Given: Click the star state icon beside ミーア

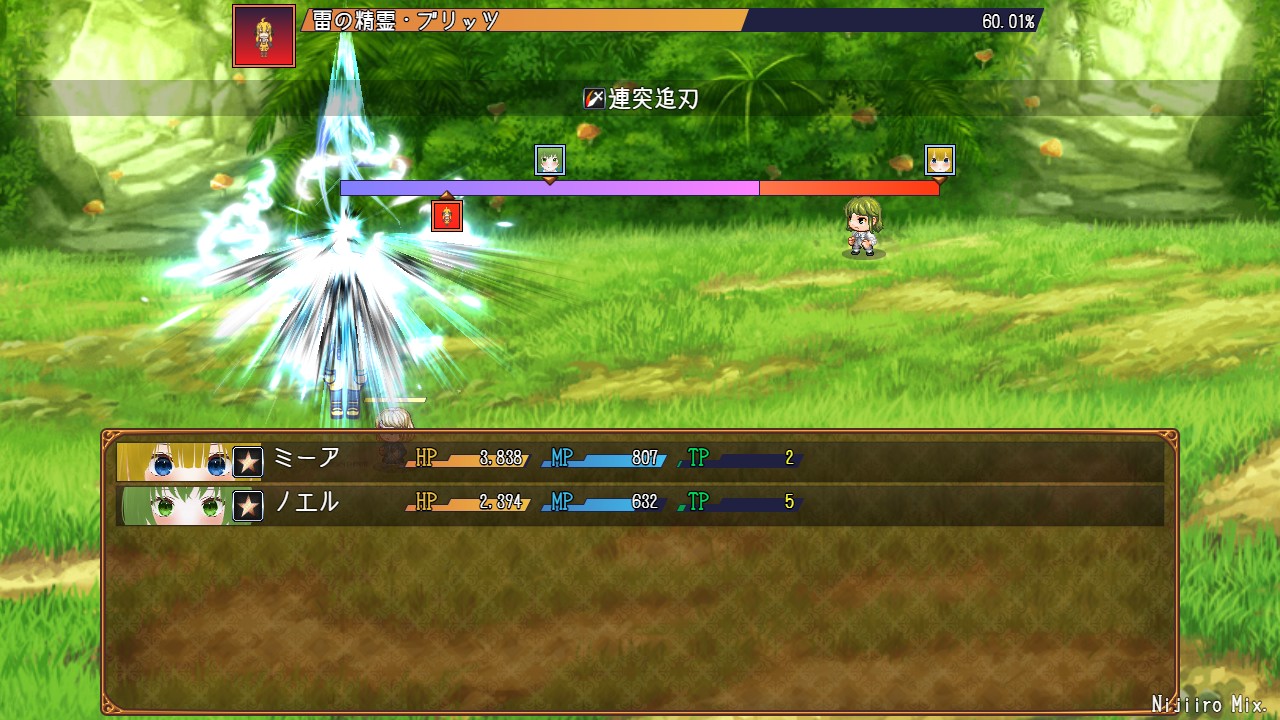Looking at the screenshot, I should [248, 462].
